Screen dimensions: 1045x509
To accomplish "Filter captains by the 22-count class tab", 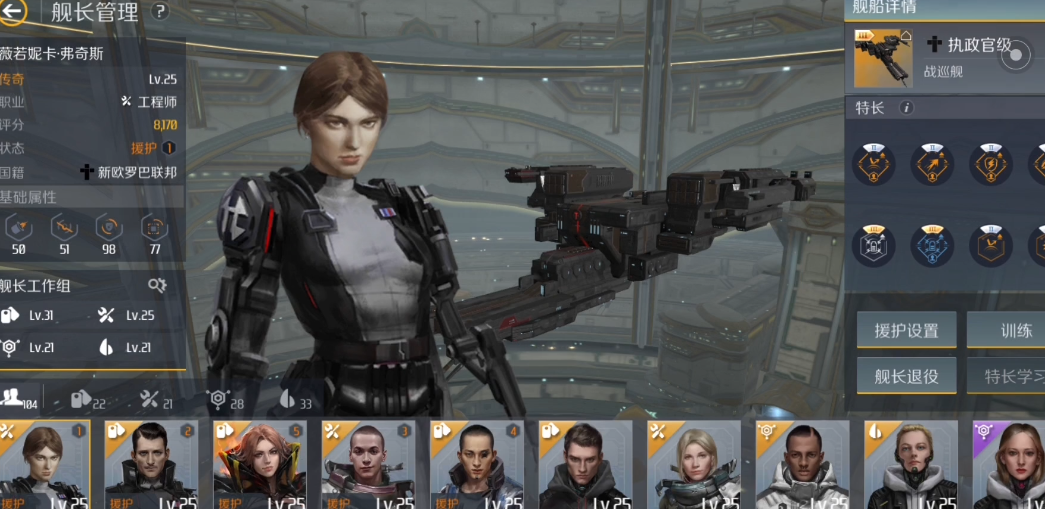I will coord(87,399).
